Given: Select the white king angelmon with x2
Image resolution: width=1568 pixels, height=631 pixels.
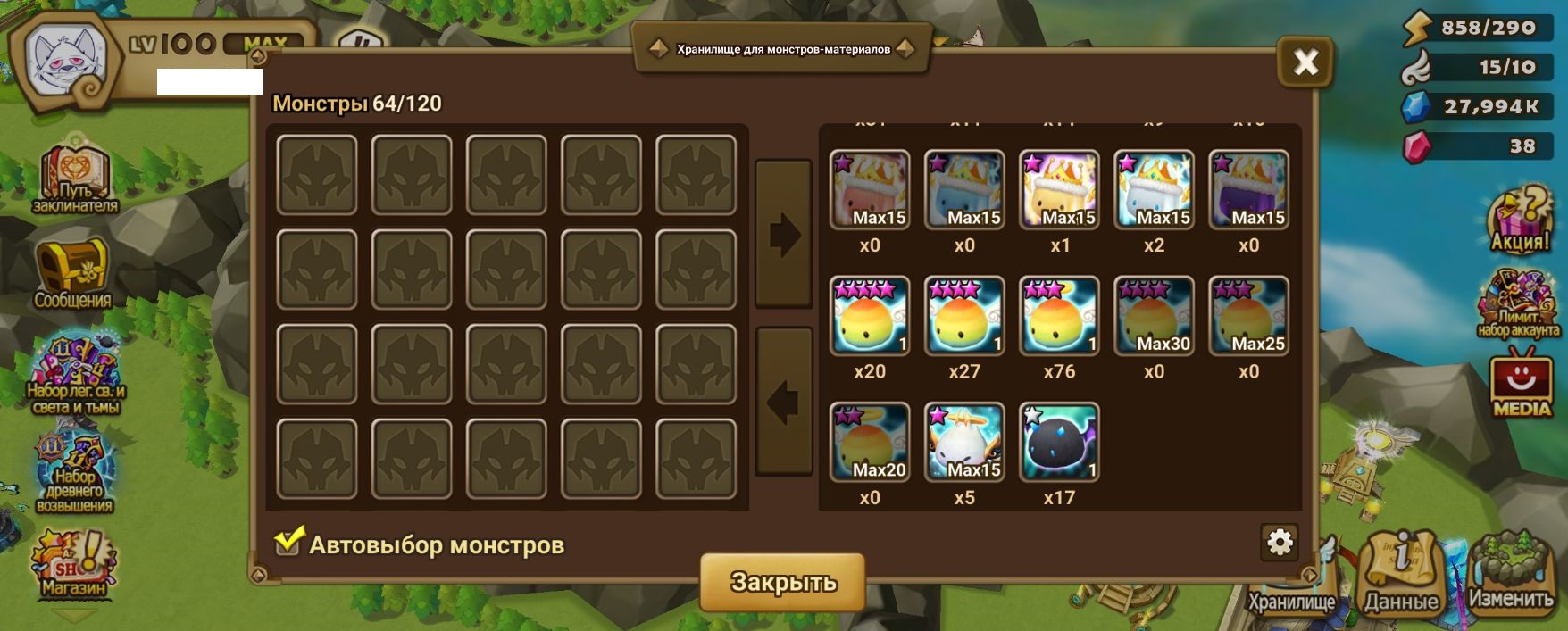Looking at the screenshot, I should coord(1154,190).
